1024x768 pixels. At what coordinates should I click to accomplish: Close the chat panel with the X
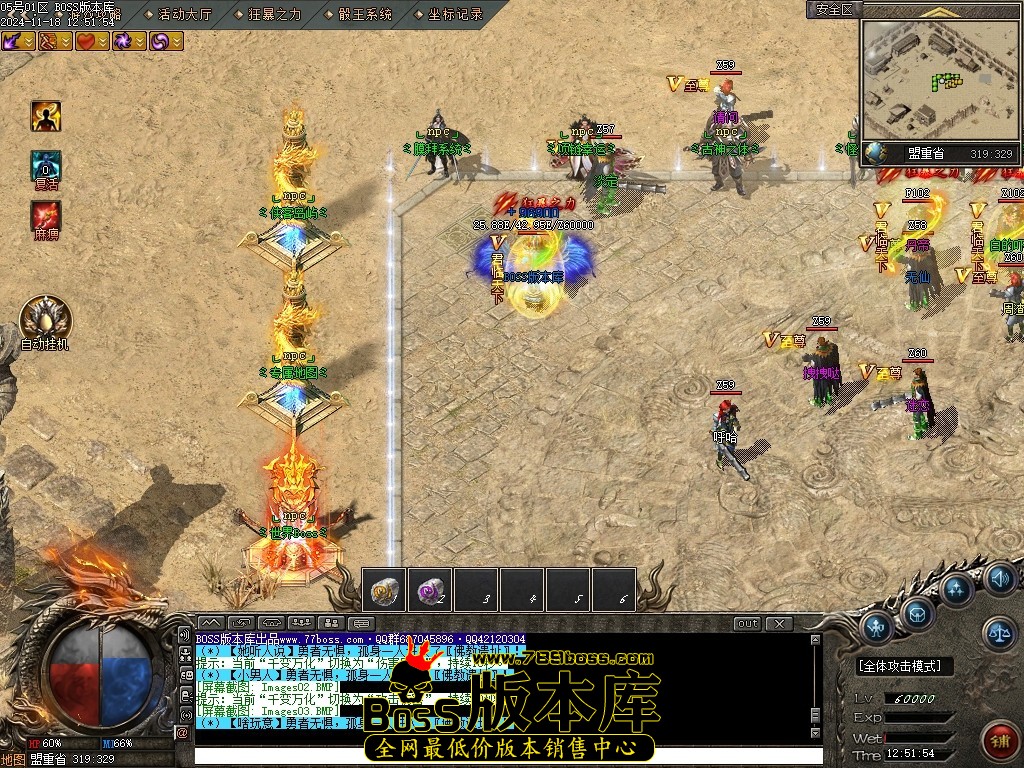(x=778, y=624)
